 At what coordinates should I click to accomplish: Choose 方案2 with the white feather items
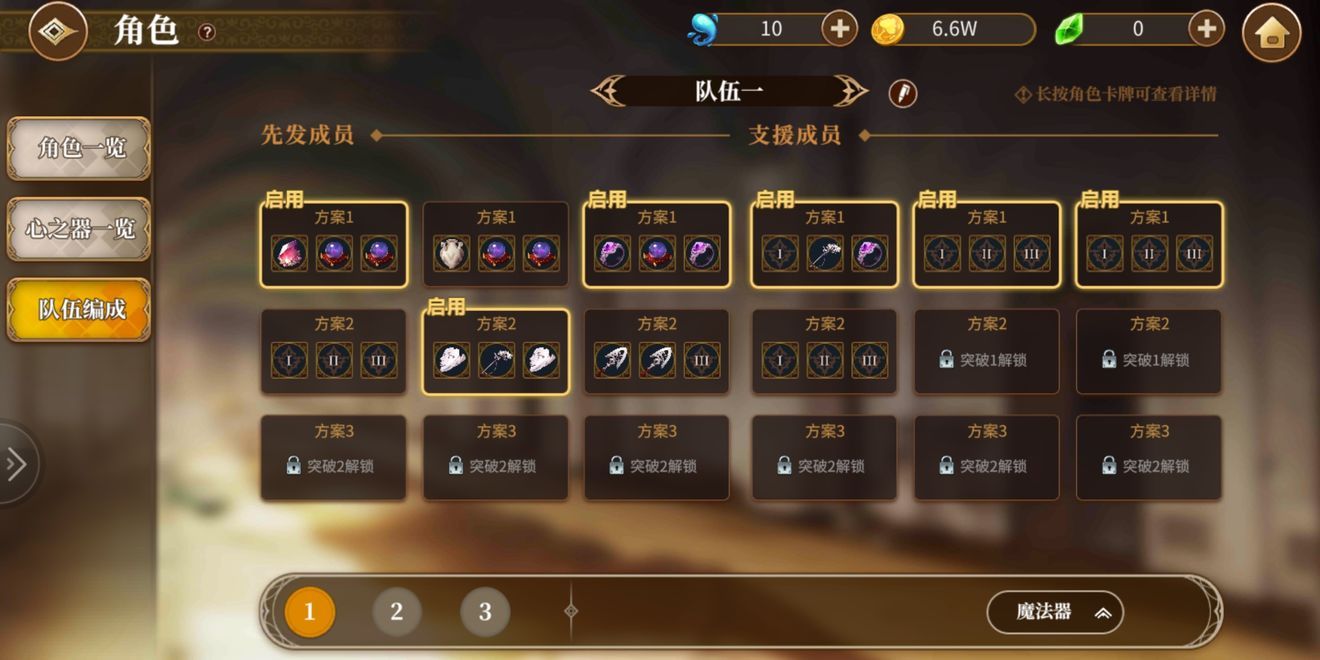[x=496, y=351]
